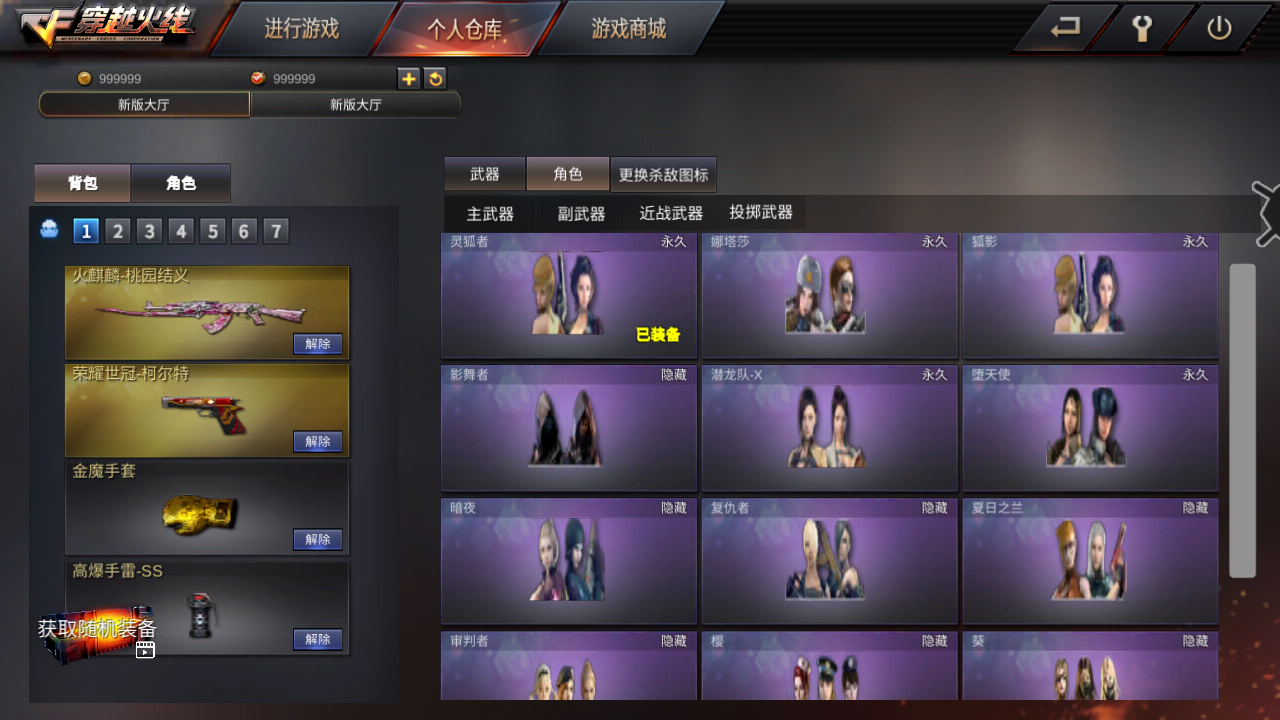
Task: Click the refresh icon next to currency
Action: [x=435, y=78]
